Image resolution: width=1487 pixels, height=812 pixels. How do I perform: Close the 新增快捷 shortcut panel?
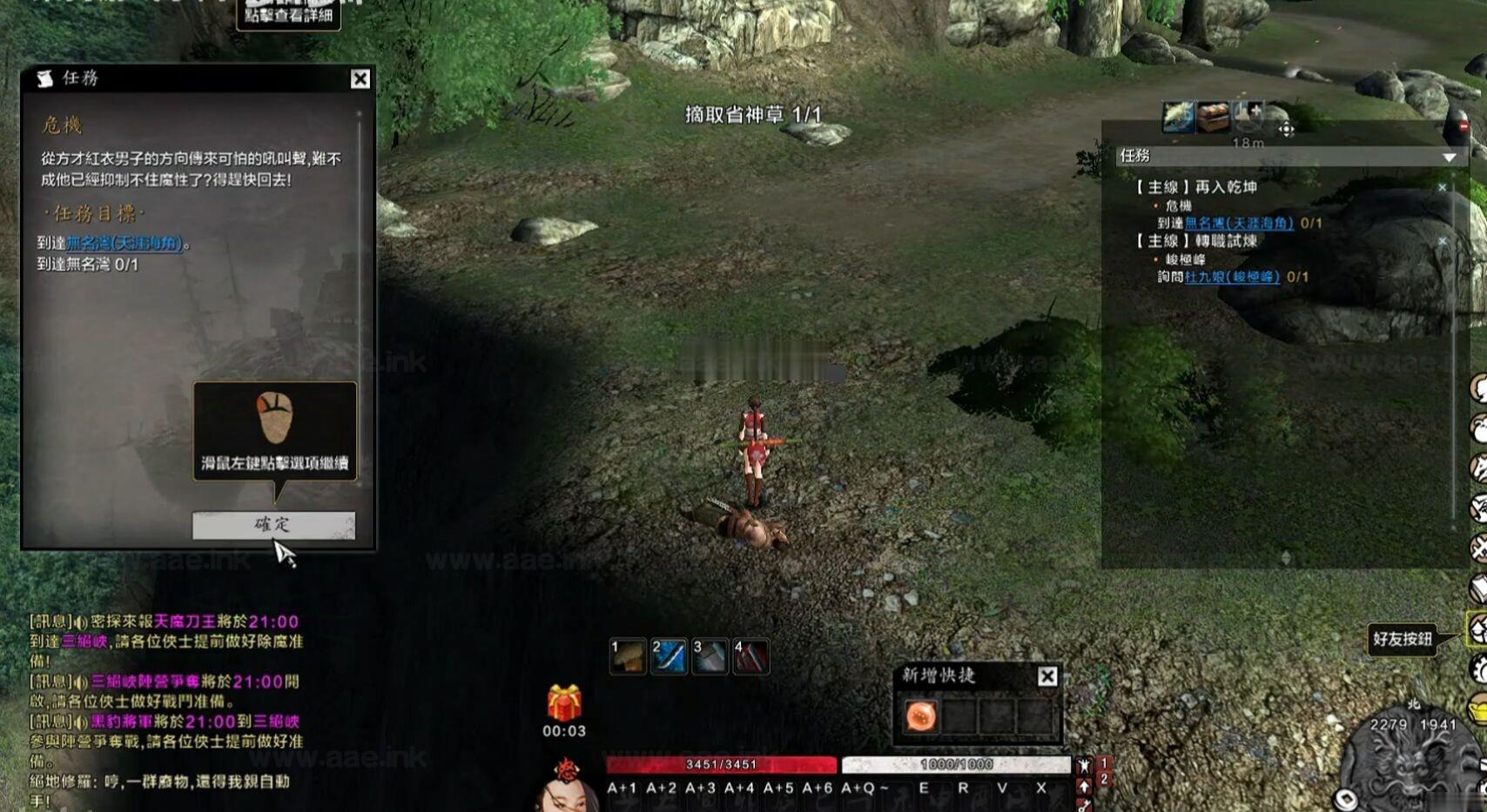click(x=1047, y=676)
